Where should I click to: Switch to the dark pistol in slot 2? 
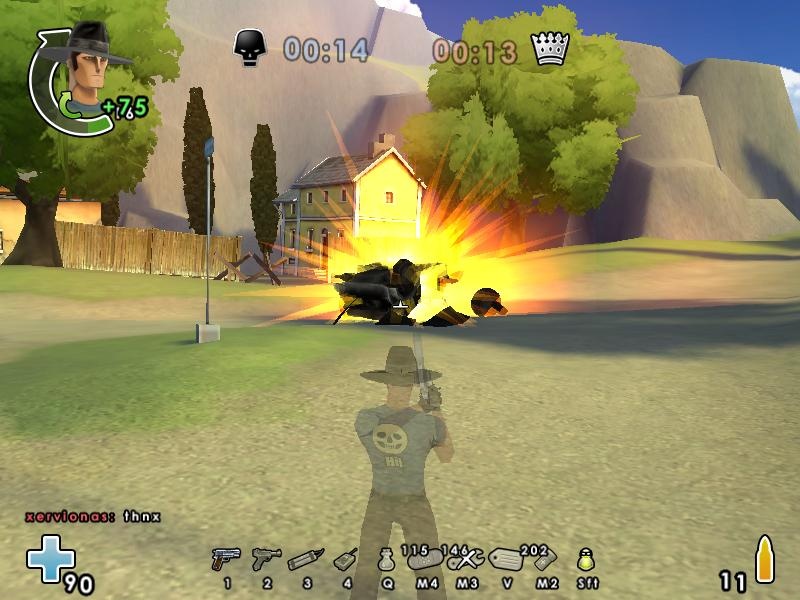point(266,559)
